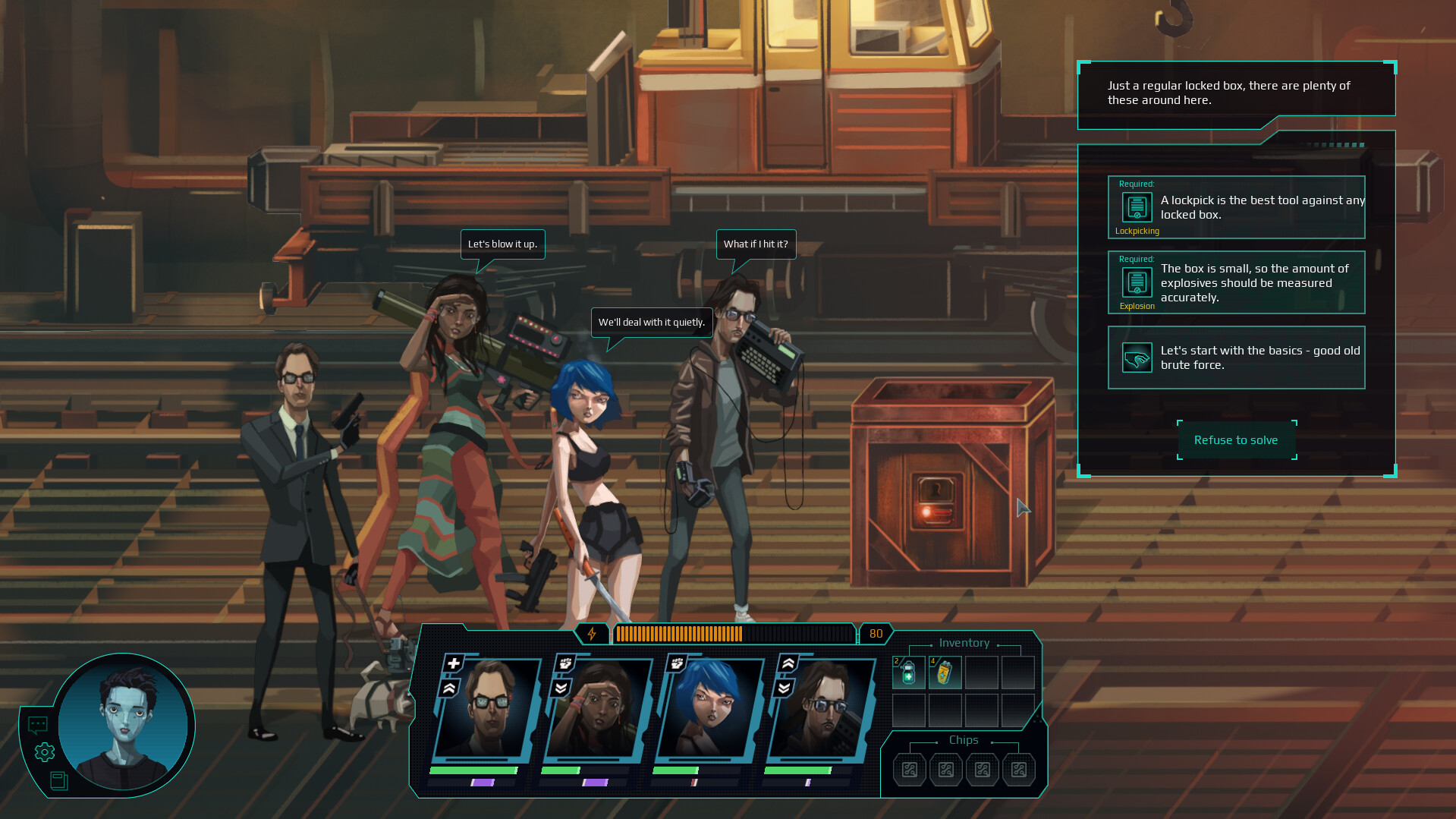Viewport: 1456px width, 819px height.
Task: Click the first empty Chips slot
Action: pos(908,770)
